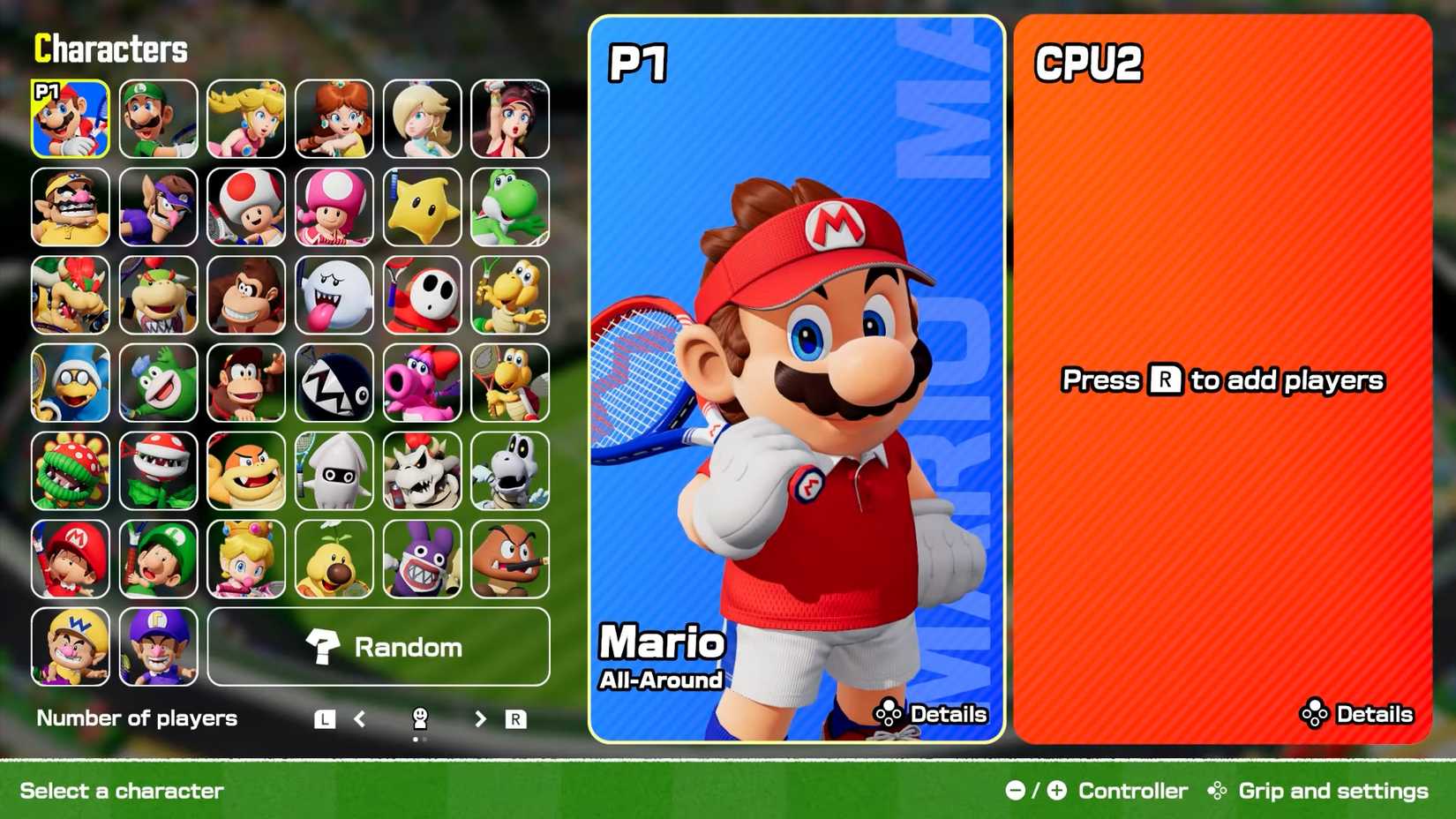Select Mario's character portrait
This screenshot has width=1456, height=819.
click(71, 118)
